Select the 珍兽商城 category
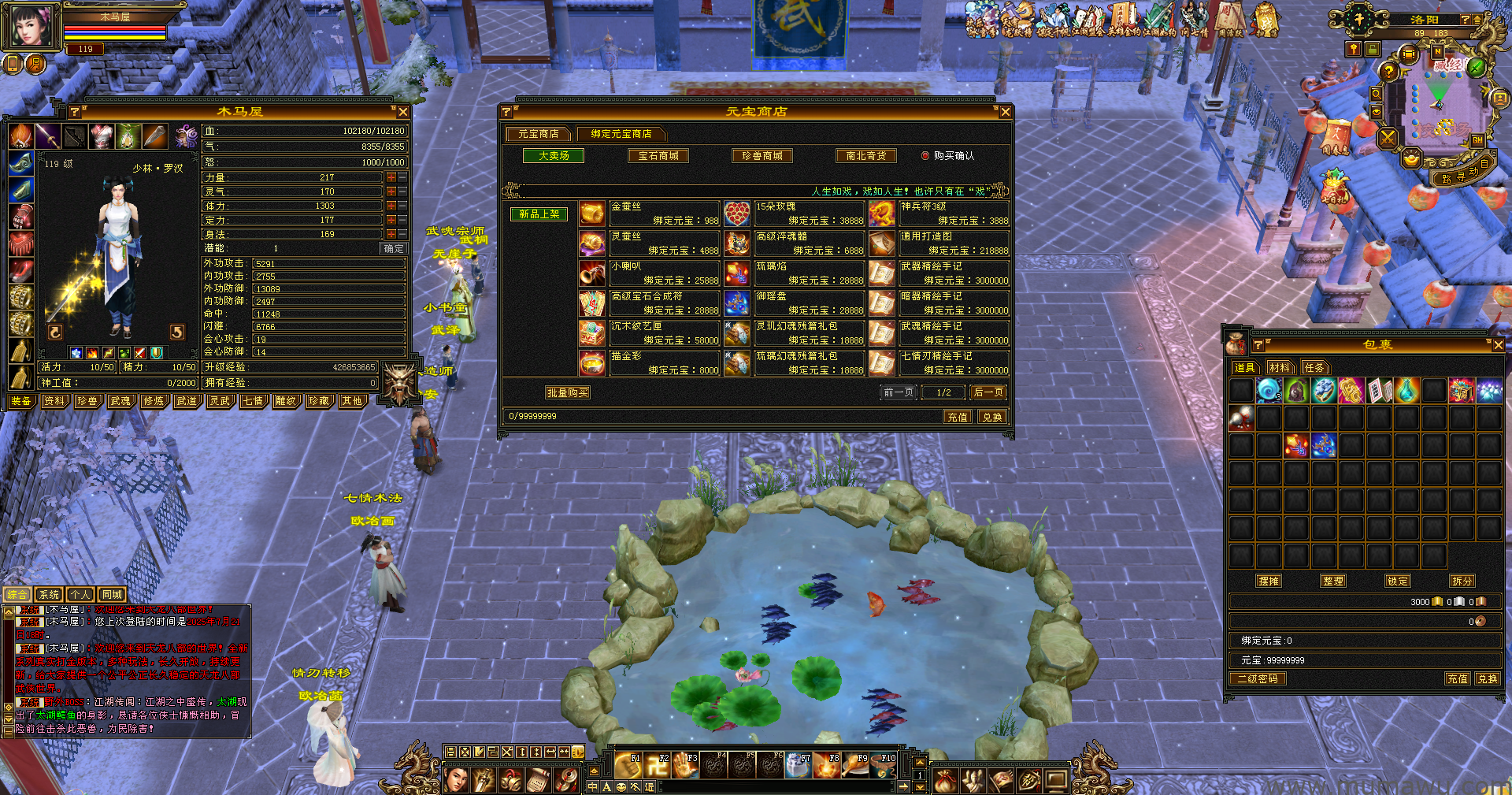This screenshot has width=1512, height=795. [762, 156]
